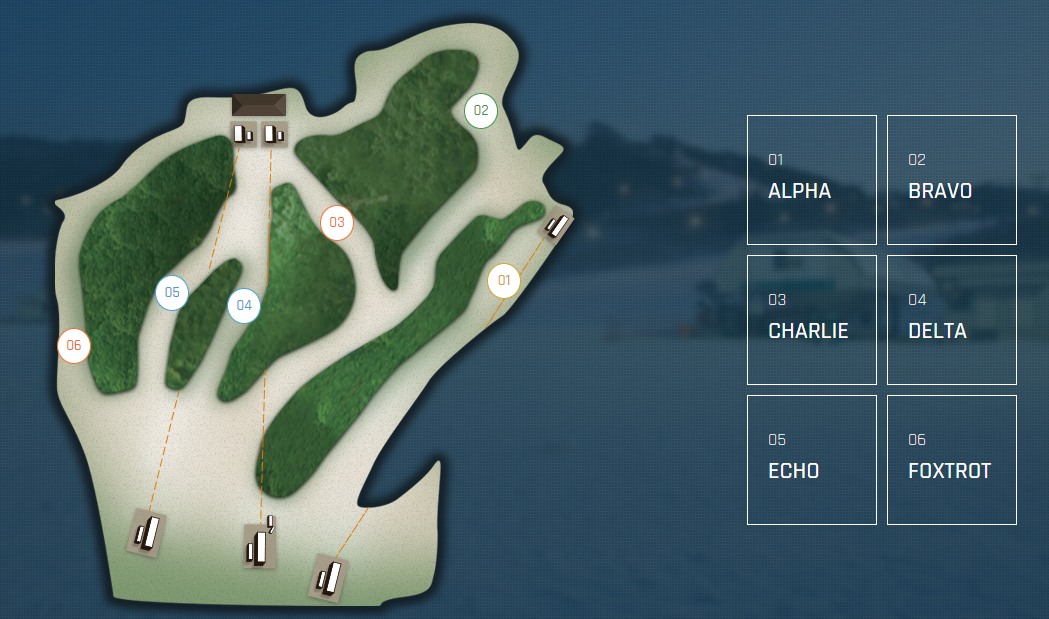This screenshot has height=619, width=1049.
Task: Click map marker 01 on the map
Action: tap(504, 280)
